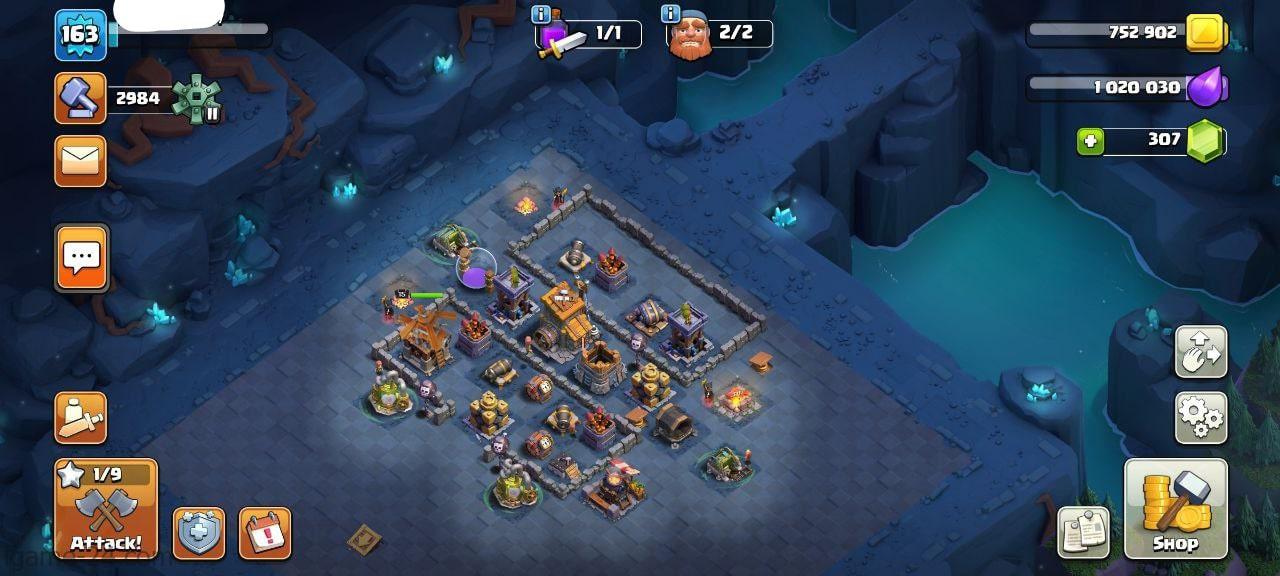Open the army overview button above Attack
This screenshot has width=1280, height=576.
coord(81,418)
